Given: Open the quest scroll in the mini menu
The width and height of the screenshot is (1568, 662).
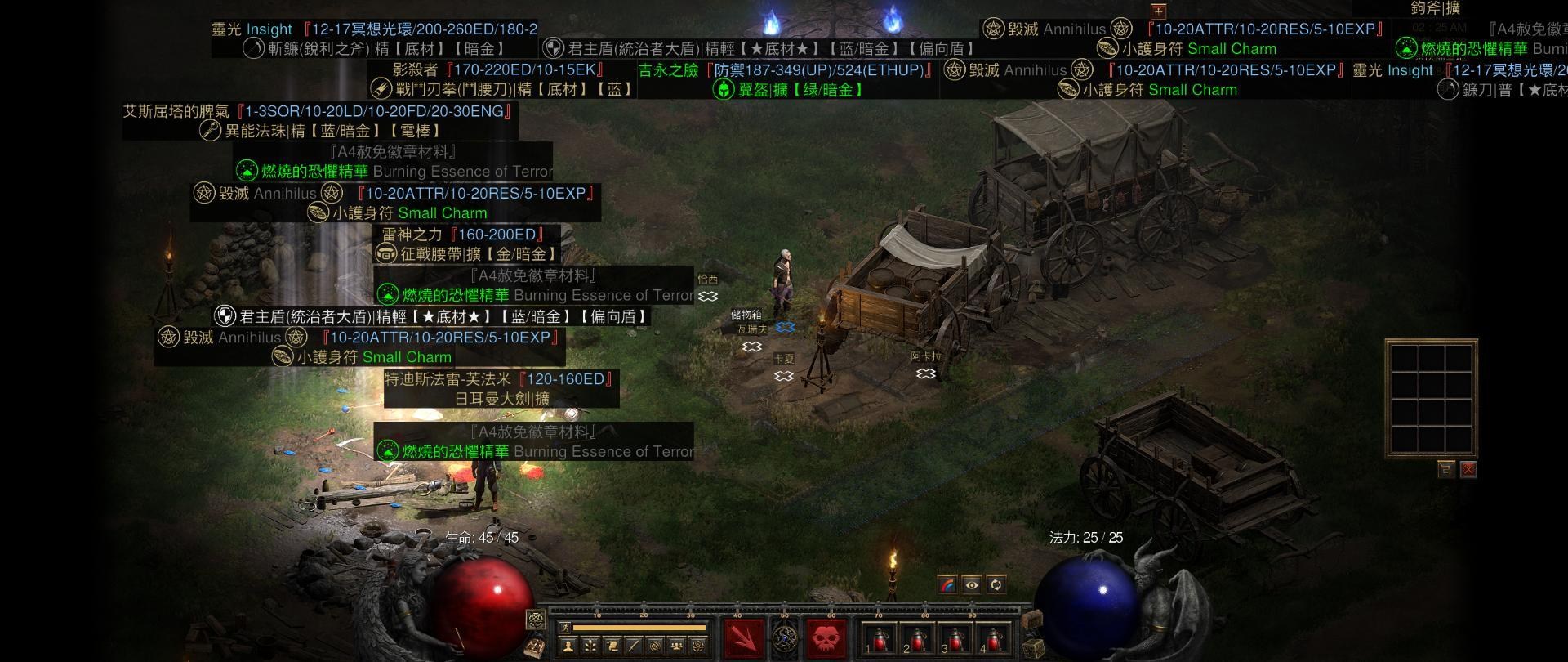Looking at the screenshot, I should (x=611, y=646).
